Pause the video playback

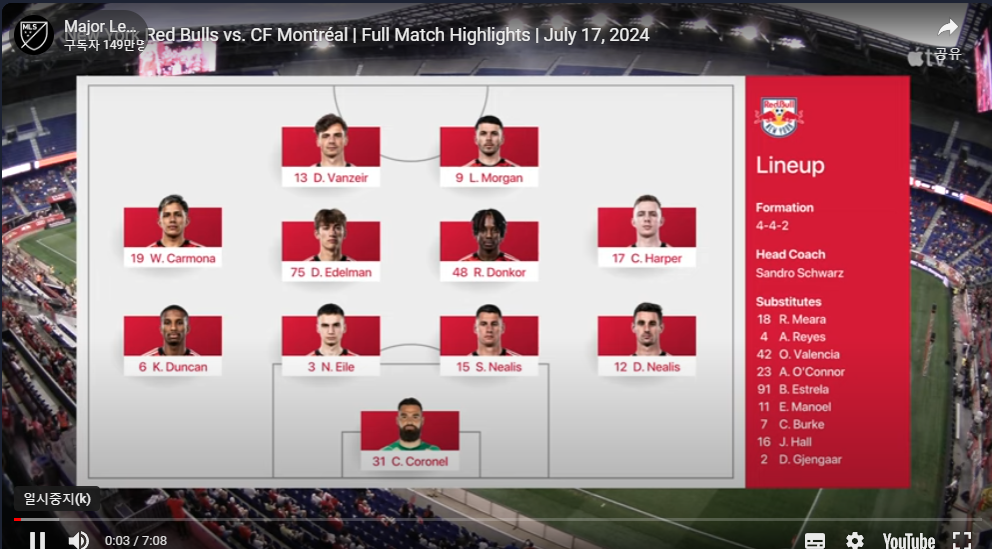(37, 540)
